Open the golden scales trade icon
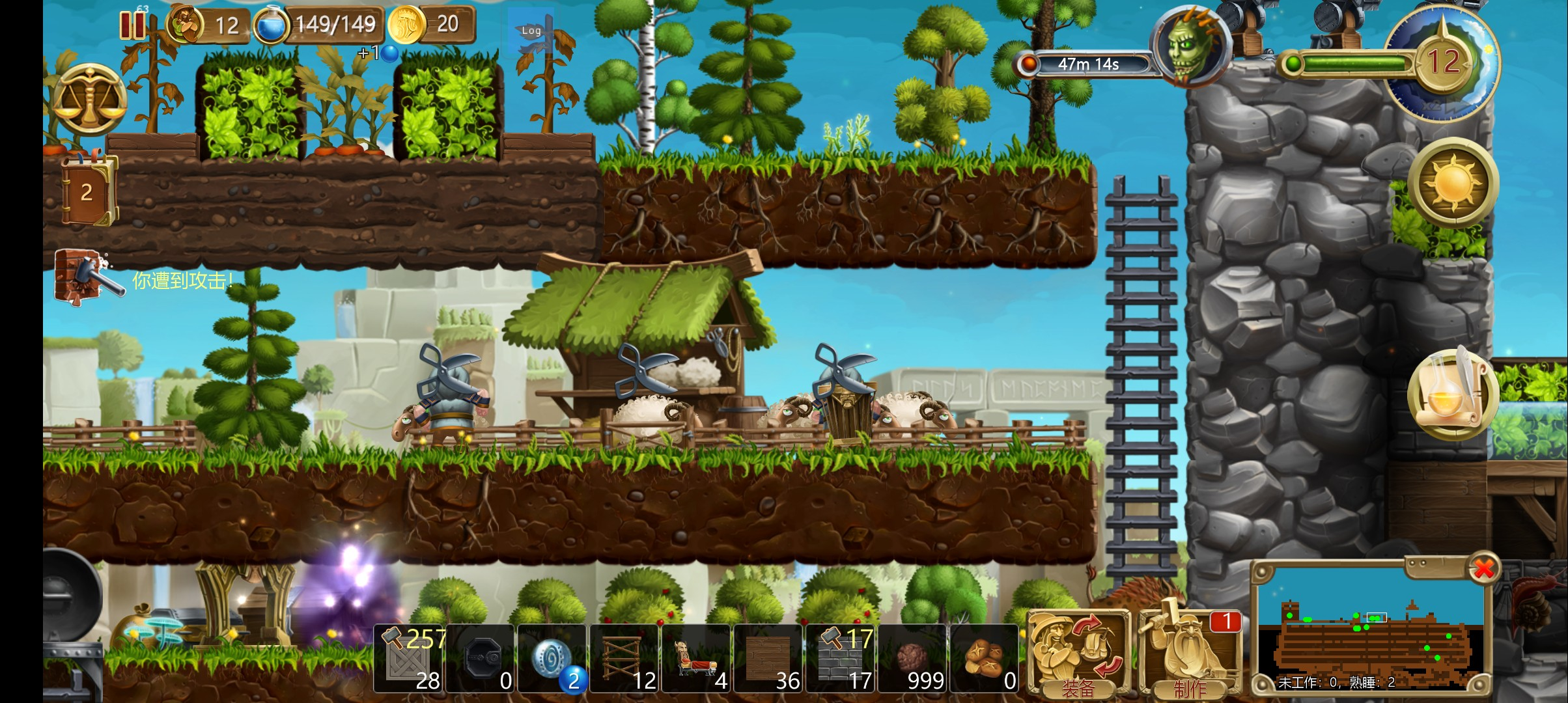The width and height of the screenshot is (1568, 703). coord(89,100)
